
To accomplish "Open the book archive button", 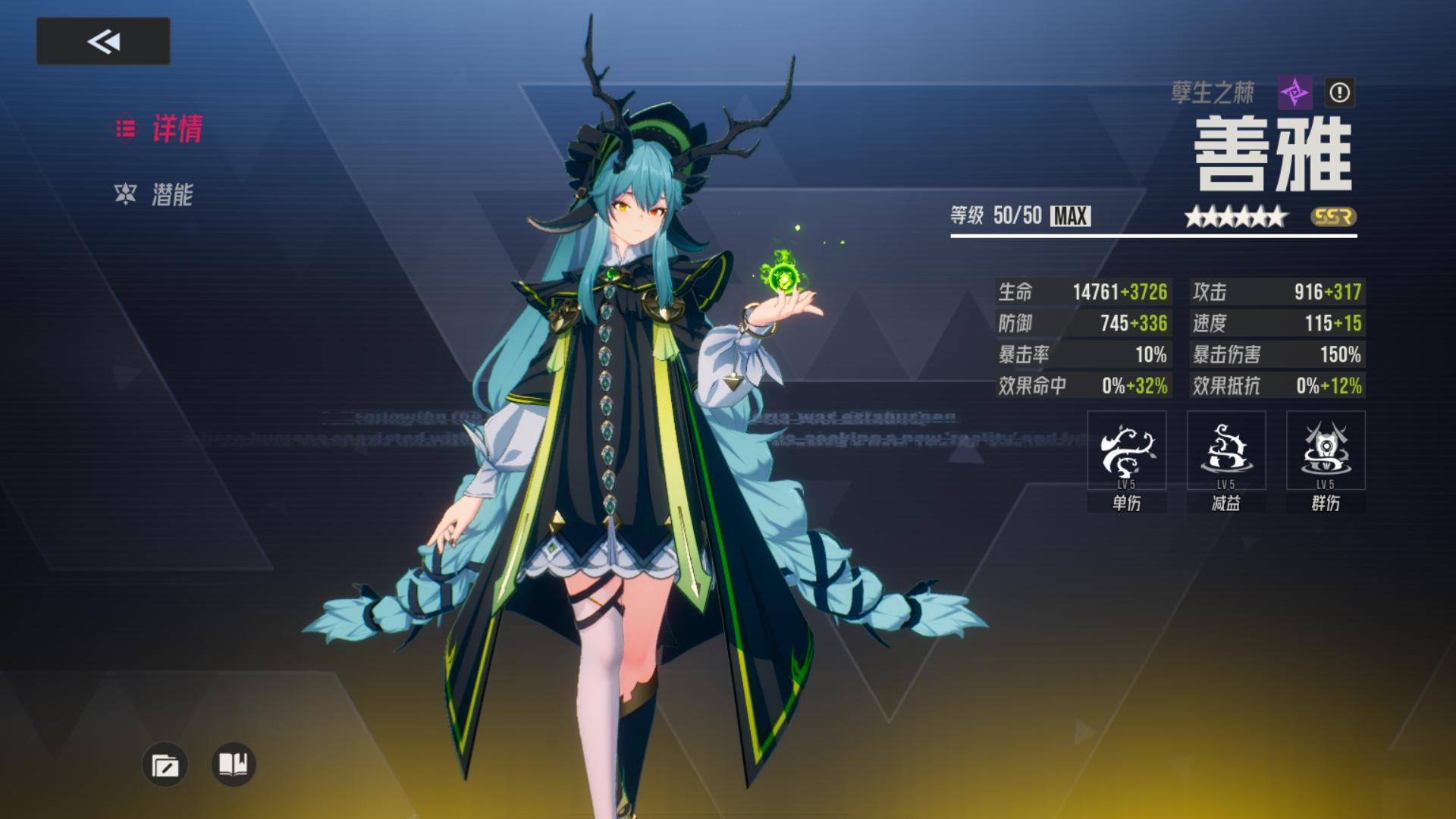I will (234, 764).
